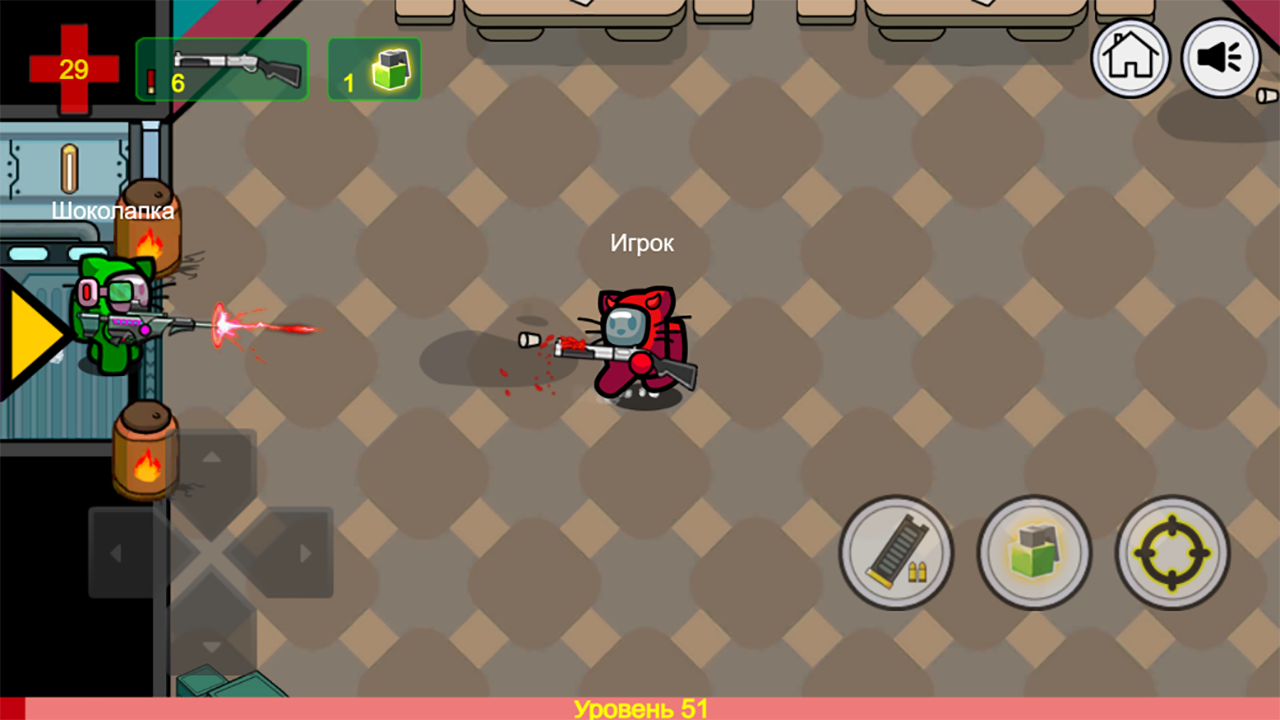1280x720 pixels.
Task: Toggle aiming mode via the target button
Action: click(x=1172, y=553)
